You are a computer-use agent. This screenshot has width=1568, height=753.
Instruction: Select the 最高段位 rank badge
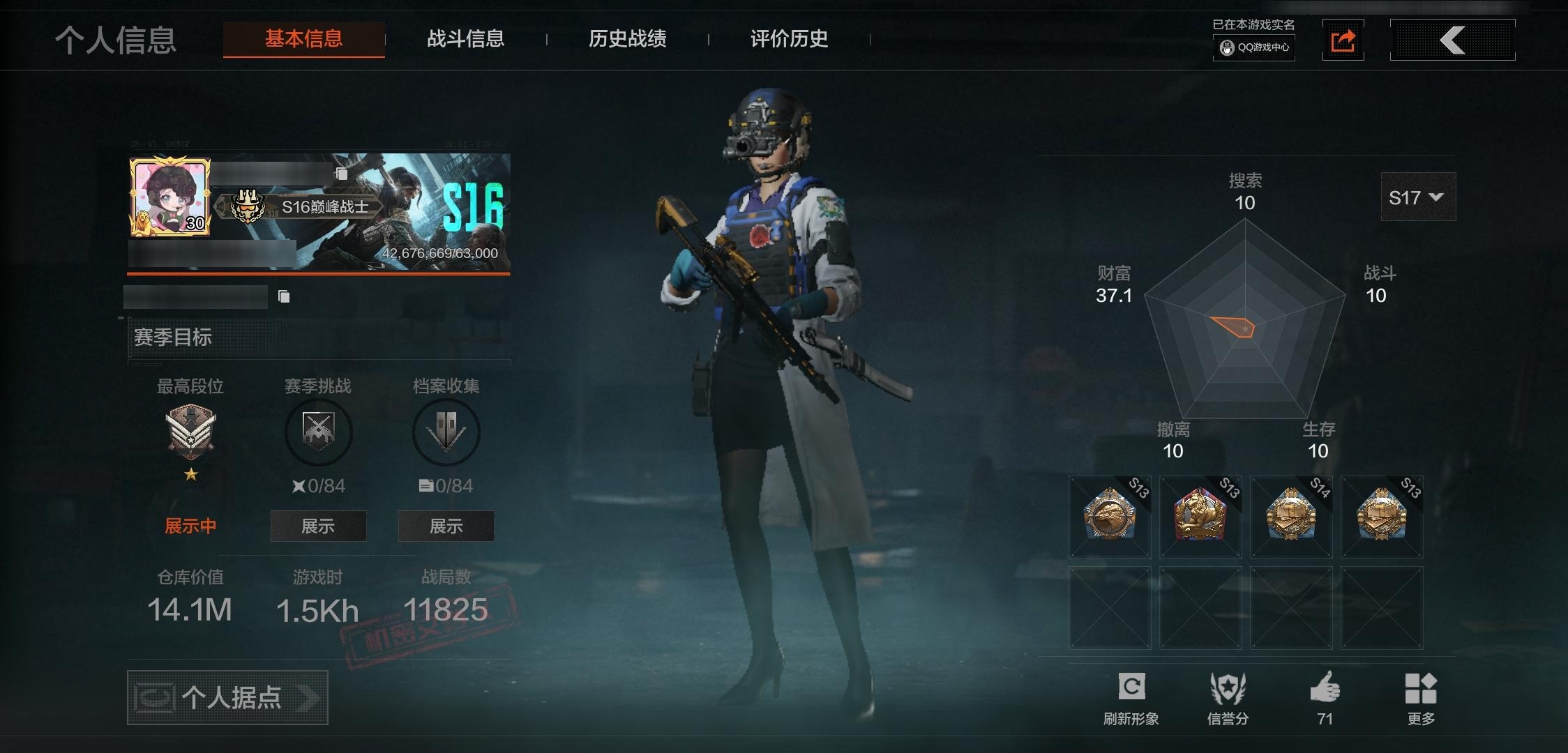tap(190, 432)
